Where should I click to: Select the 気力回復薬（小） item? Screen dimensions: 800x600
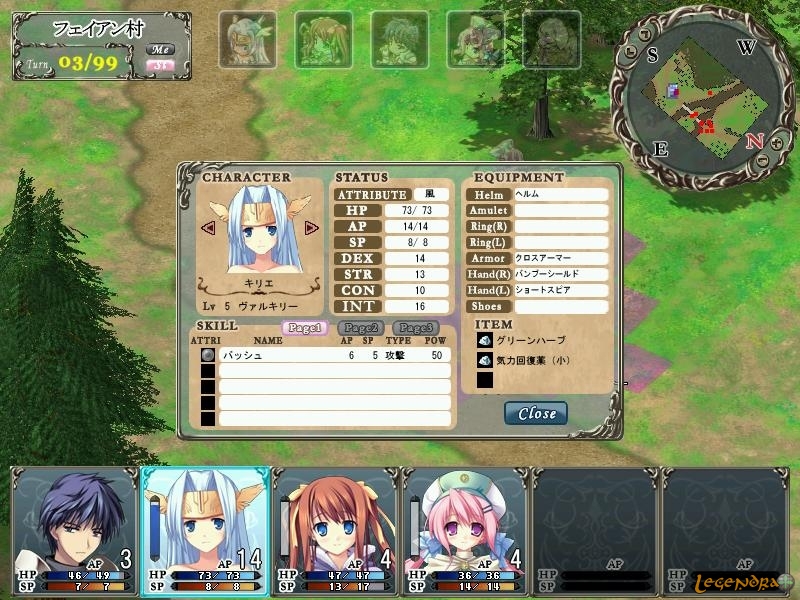click(x=530, y=360)
